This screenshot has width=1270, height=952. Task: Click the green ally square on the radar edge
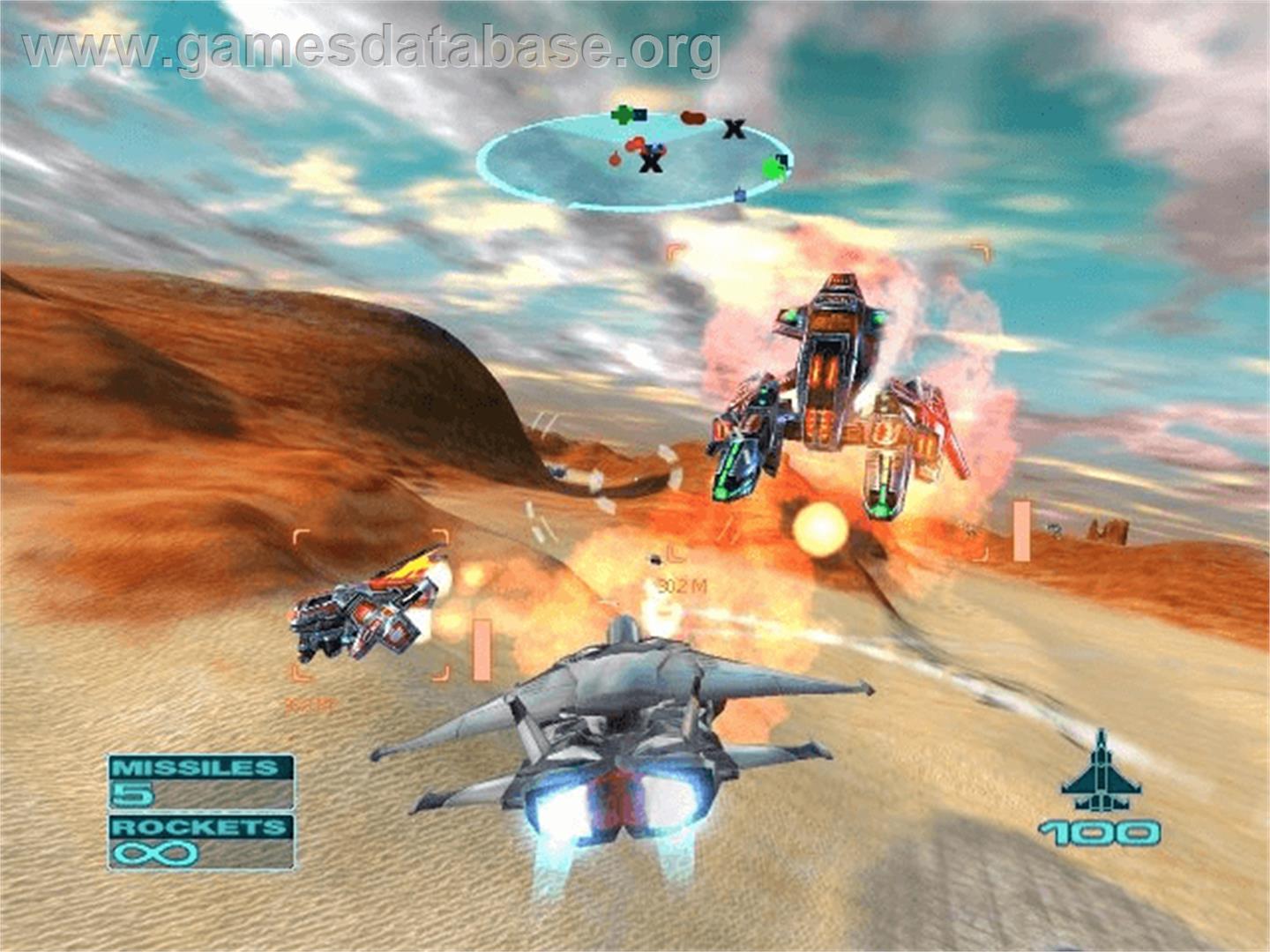[775, 167]
